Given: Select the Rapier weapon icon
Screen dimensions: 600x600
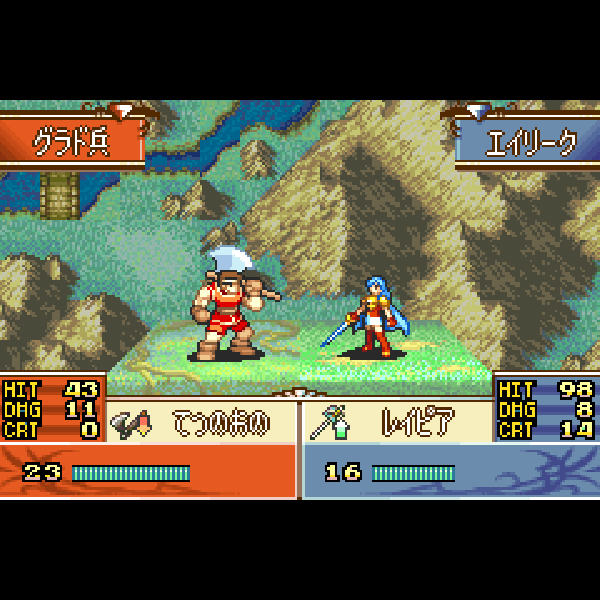Looking at the screenshot, I should pos(328,424).
